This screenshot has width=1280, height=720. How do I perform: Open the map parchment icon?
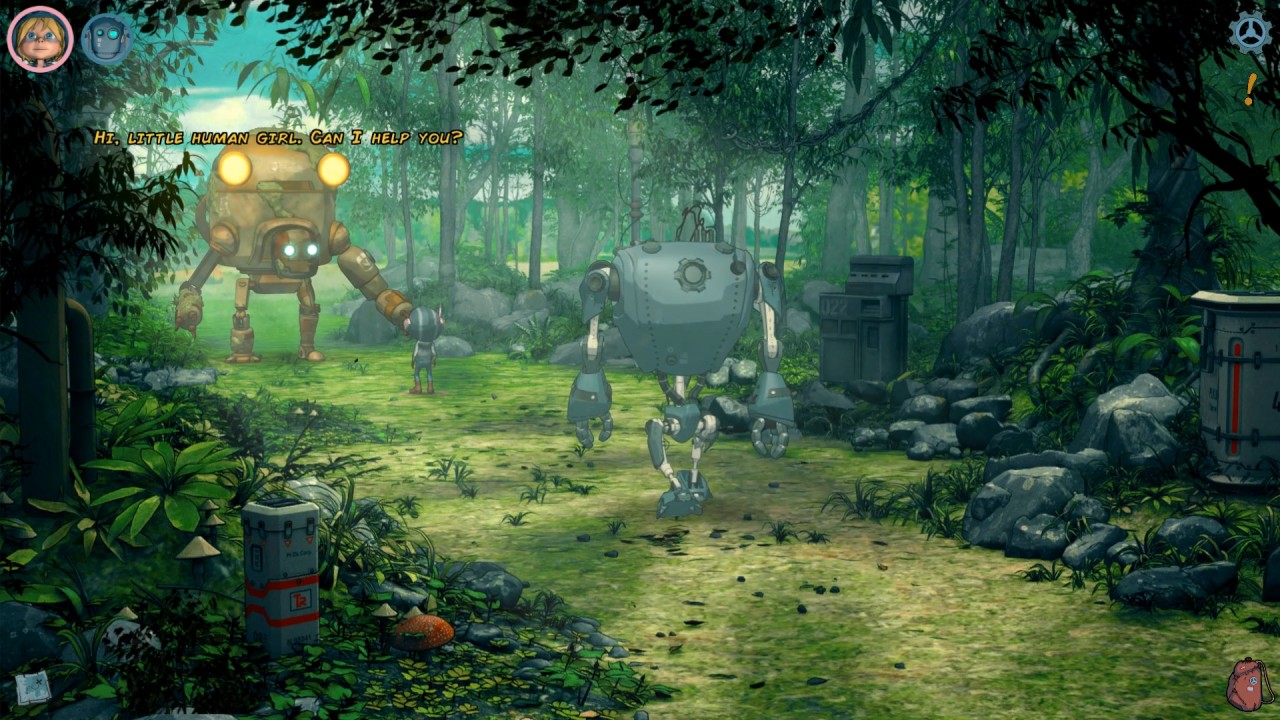click(33, 687)
